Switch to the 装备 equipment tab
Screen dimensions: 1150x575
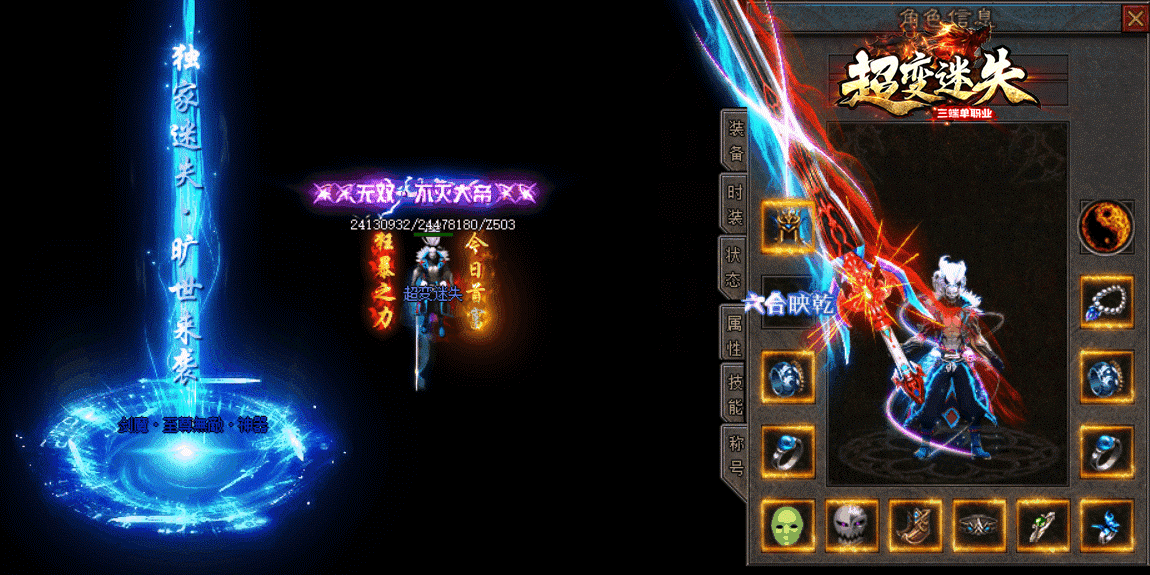[x=735, y=141]
